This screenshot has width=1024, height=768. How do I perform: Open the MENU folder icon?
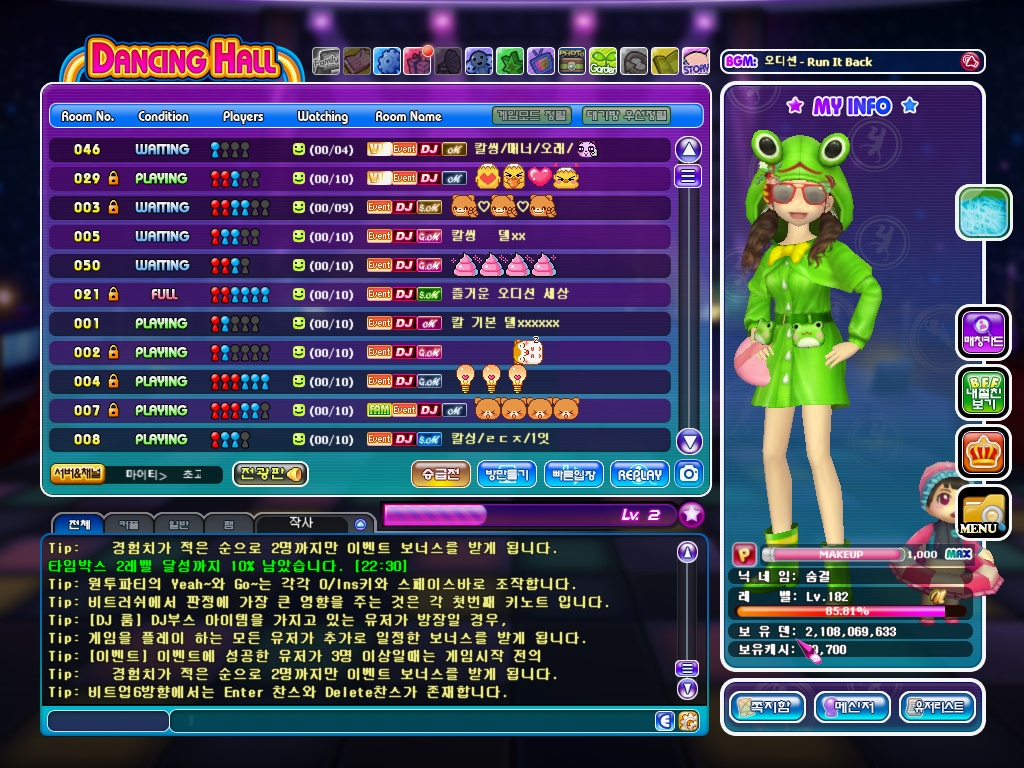point(983,512)
